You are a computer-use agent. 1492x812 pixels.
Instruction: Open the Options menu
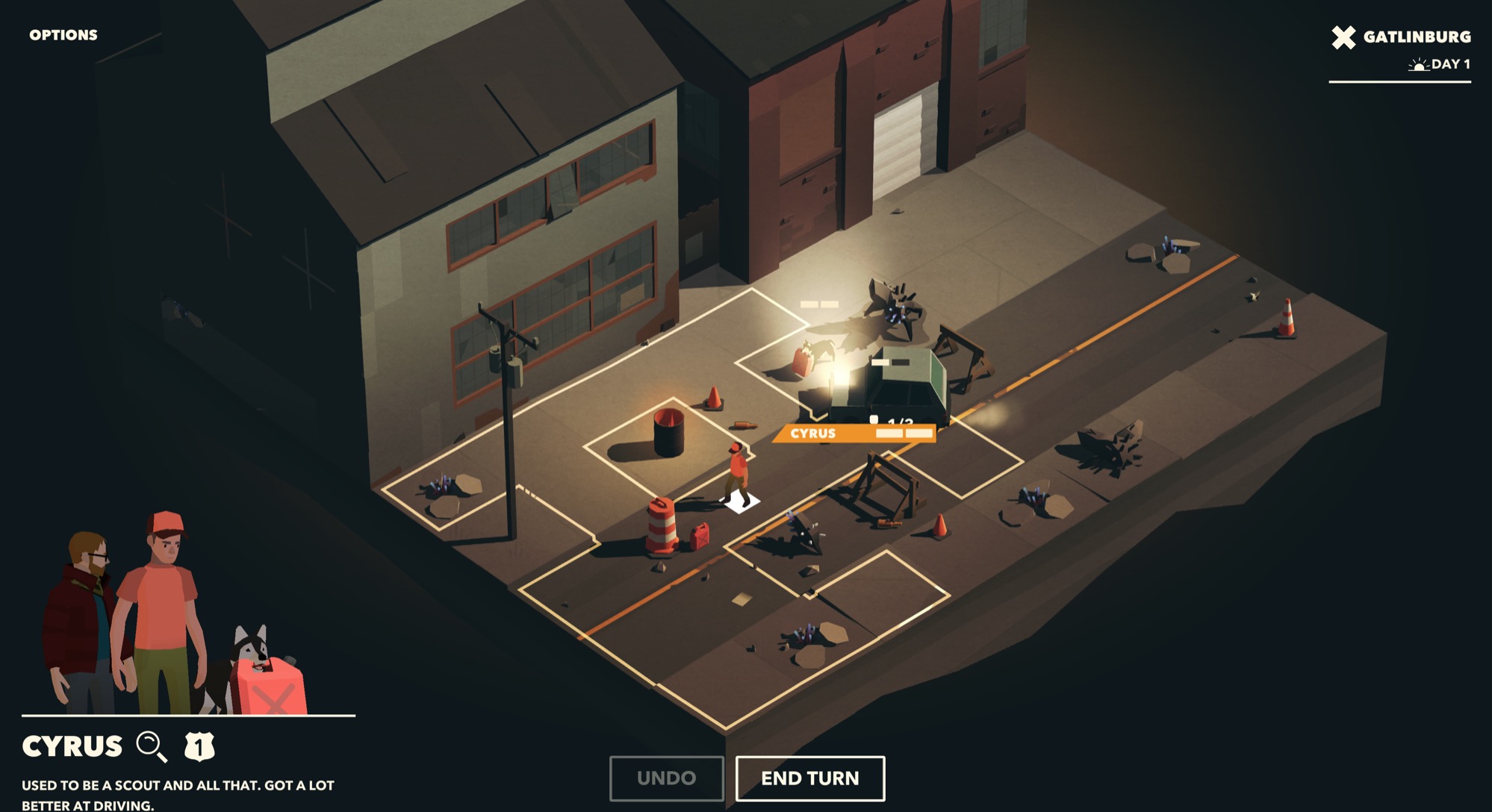(63, 35)
